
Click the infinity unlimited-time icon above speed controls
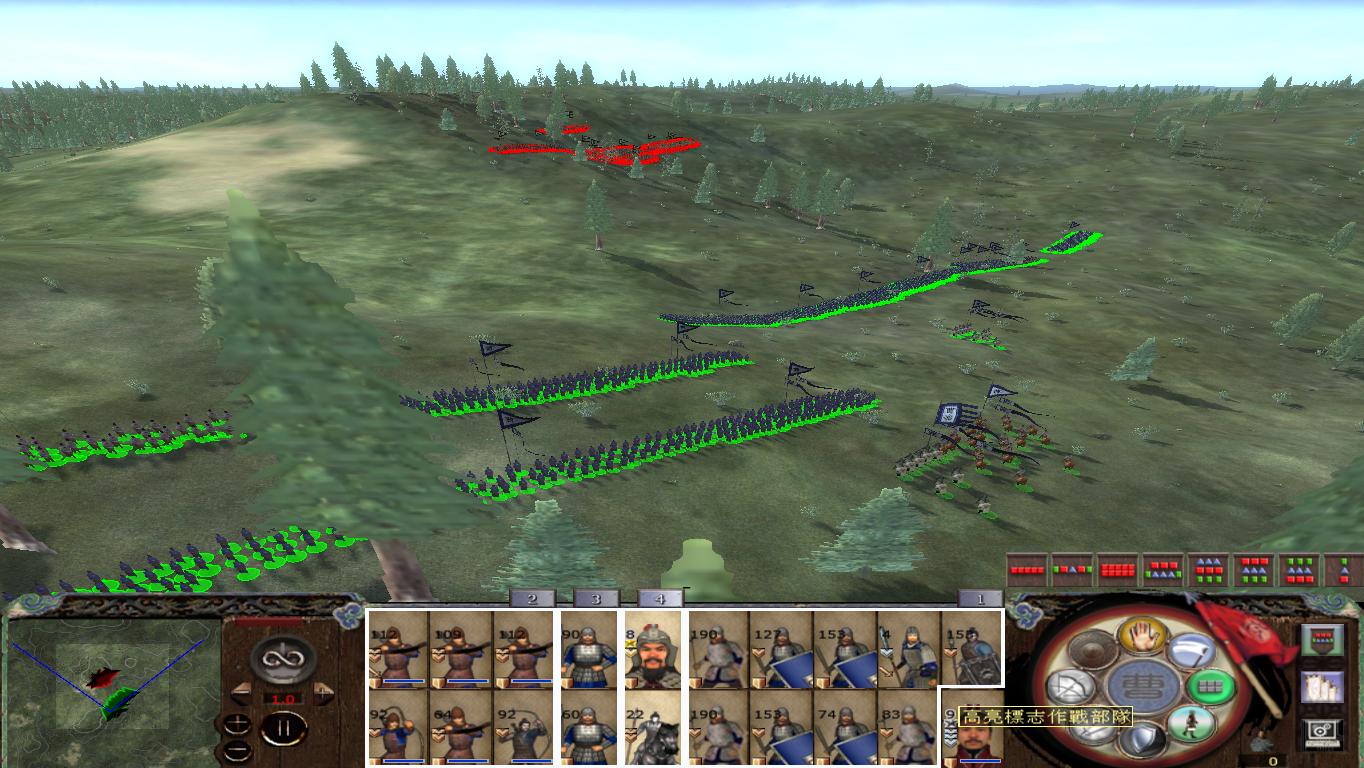(282, 659)
